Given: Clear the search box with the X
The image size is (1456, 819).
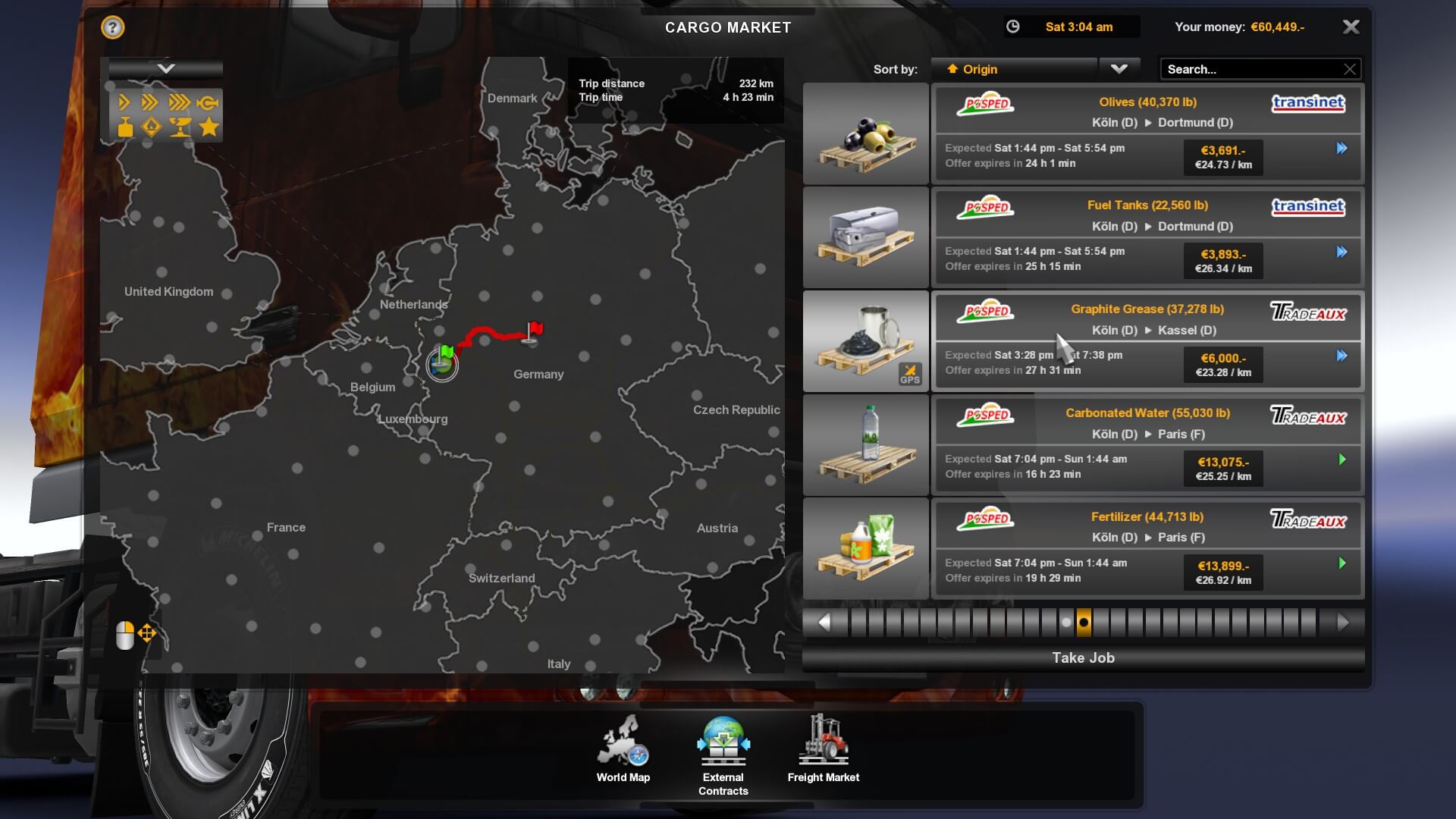Looking at the screenshot, I should [x=1350, y=69].
